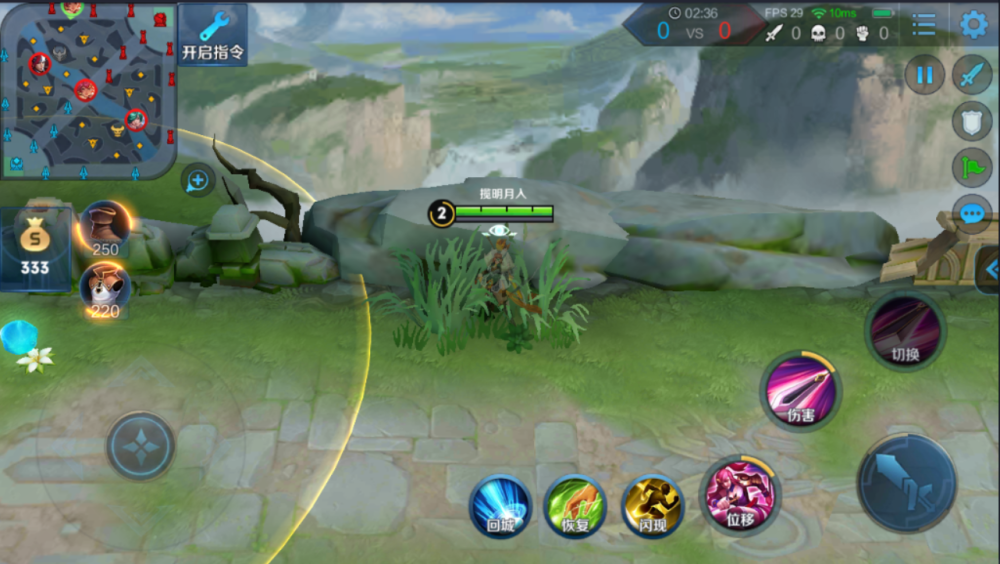Activate the 切换 switch skill
Viewport: 1000px width, 564px height.
click(x=905, y=331)
